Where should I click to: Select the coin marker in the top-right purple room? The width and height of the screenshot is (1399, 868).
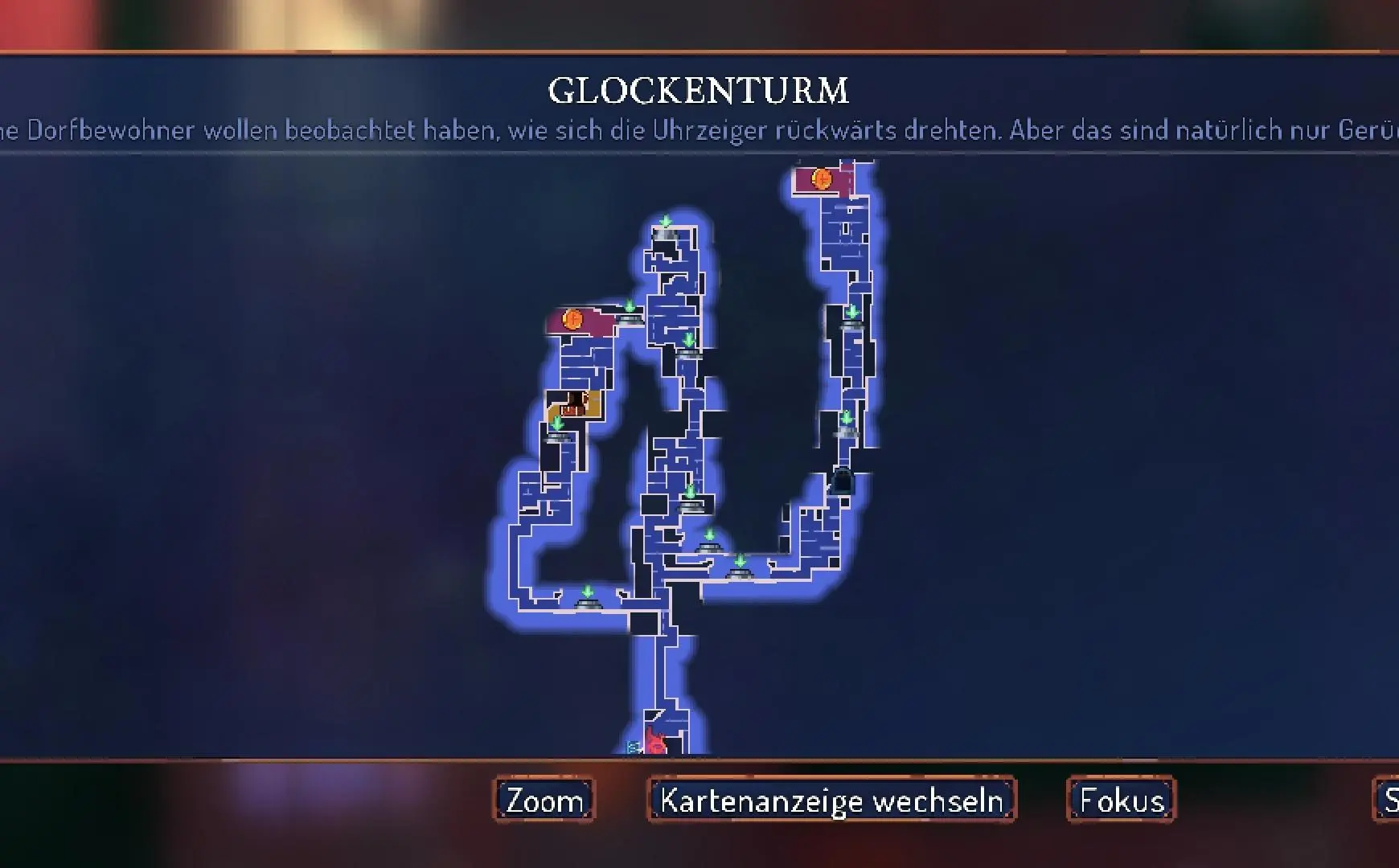click(821, 178)
